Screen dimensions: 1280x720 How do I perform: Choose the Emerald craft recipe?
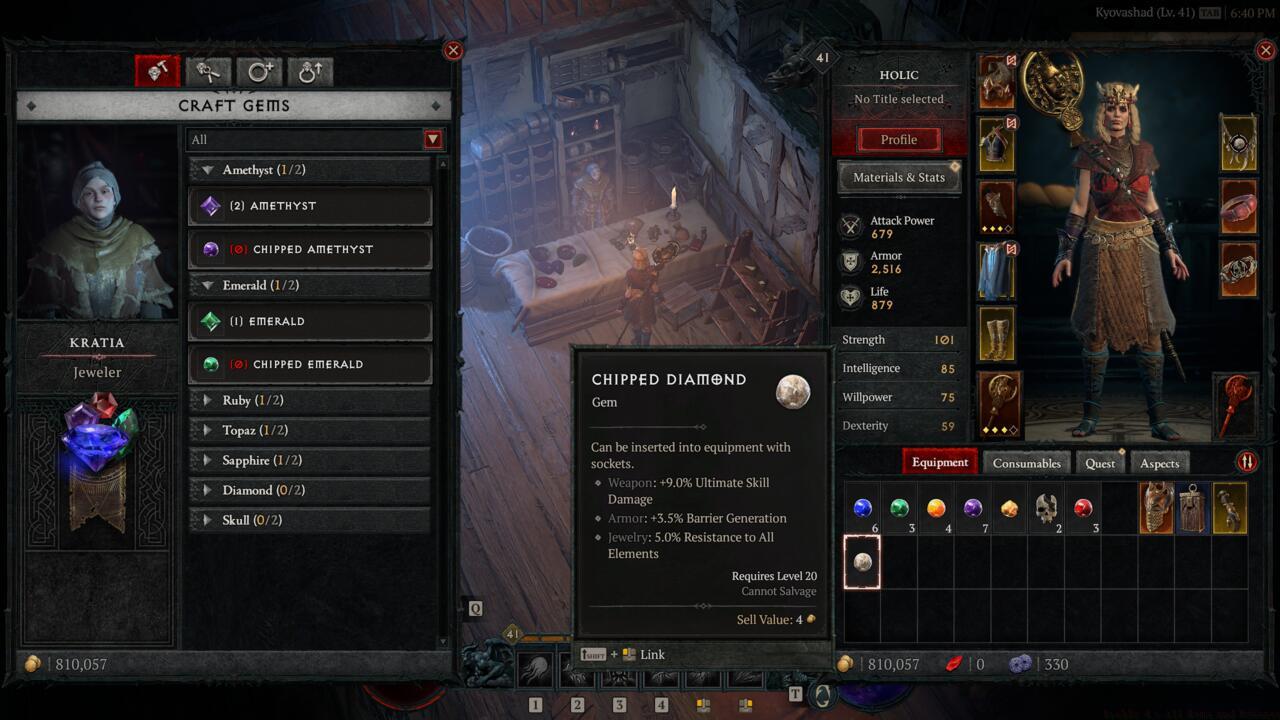pos(310,321)
